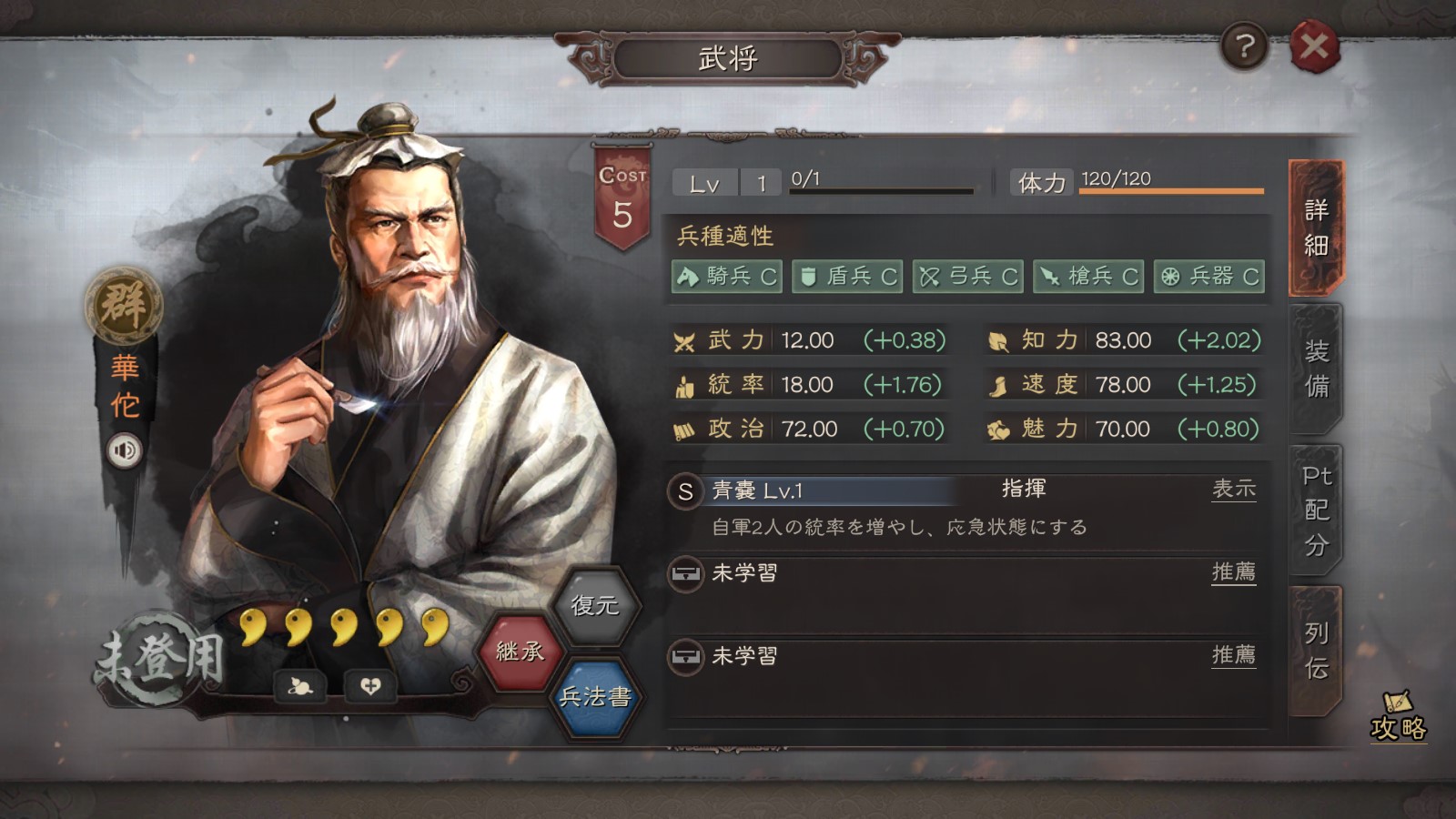
Task: Tap the 槍兵 spearman aptitude badge
Action: (1088, 276)
